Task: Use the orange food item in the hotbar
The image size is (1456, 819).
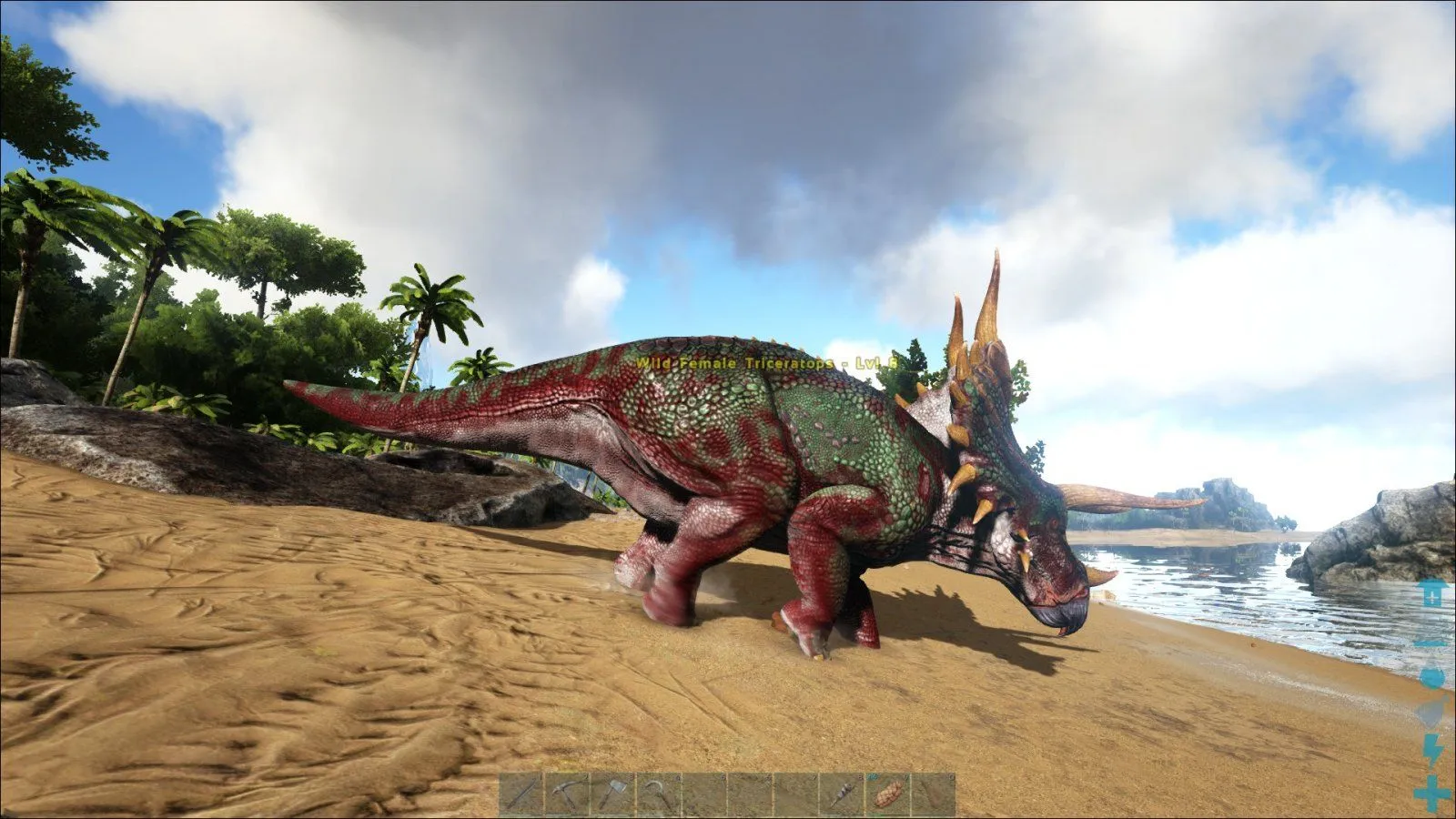Action: click(x=886, y=794)
